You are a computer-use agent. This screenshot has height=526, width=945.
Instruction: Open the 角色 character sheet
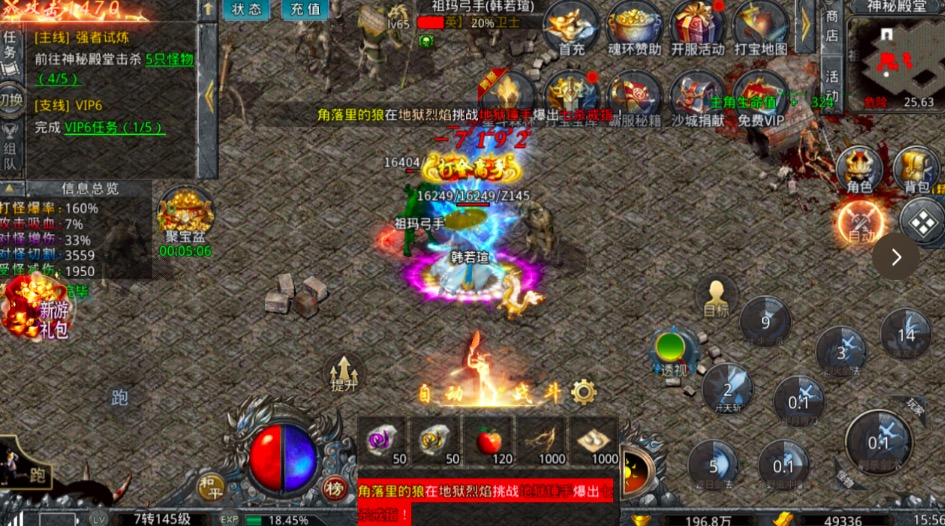[859, 169]
